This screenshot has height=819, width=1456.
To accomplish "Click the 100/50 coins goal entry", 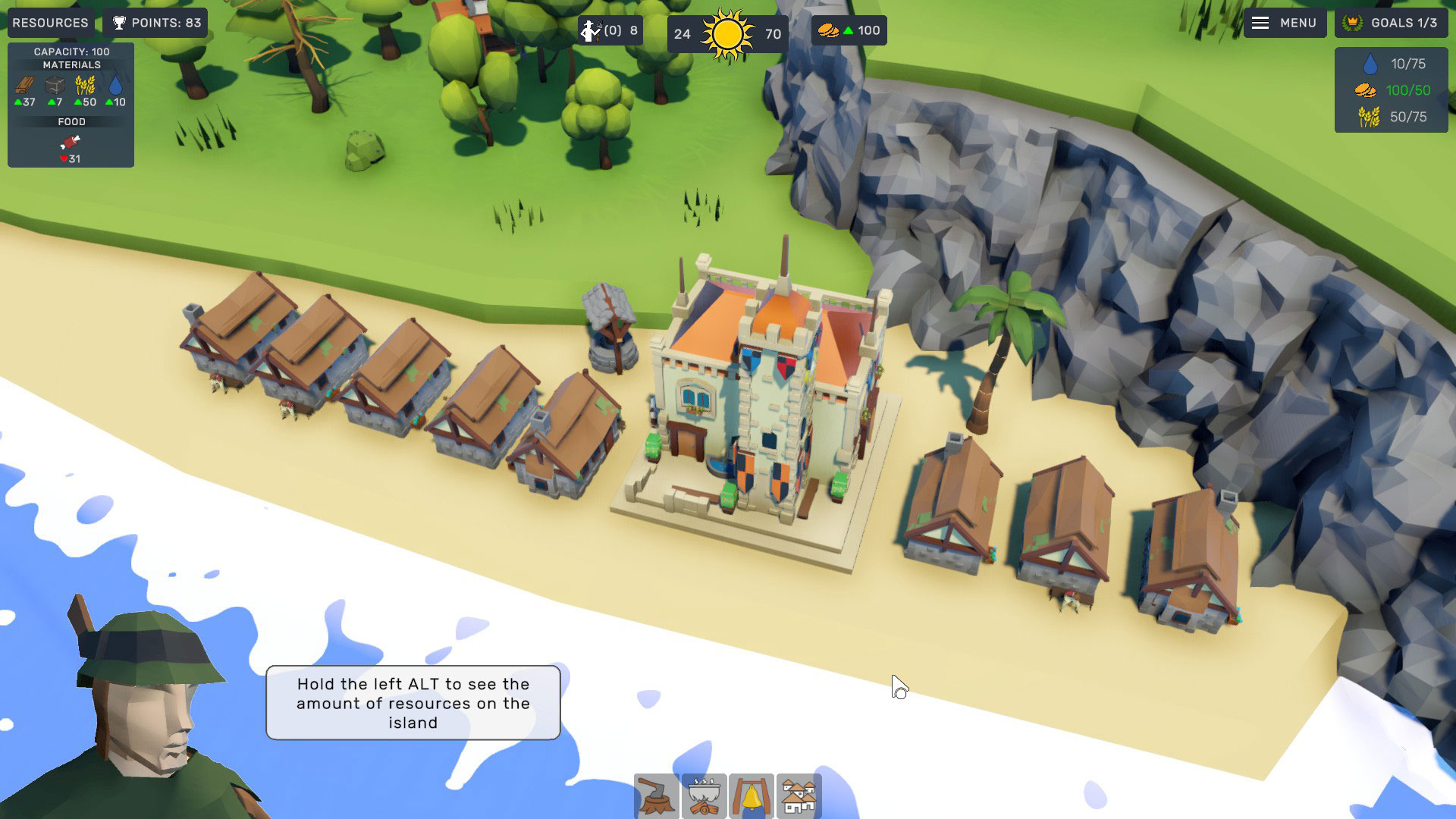I will point(1392,90).
